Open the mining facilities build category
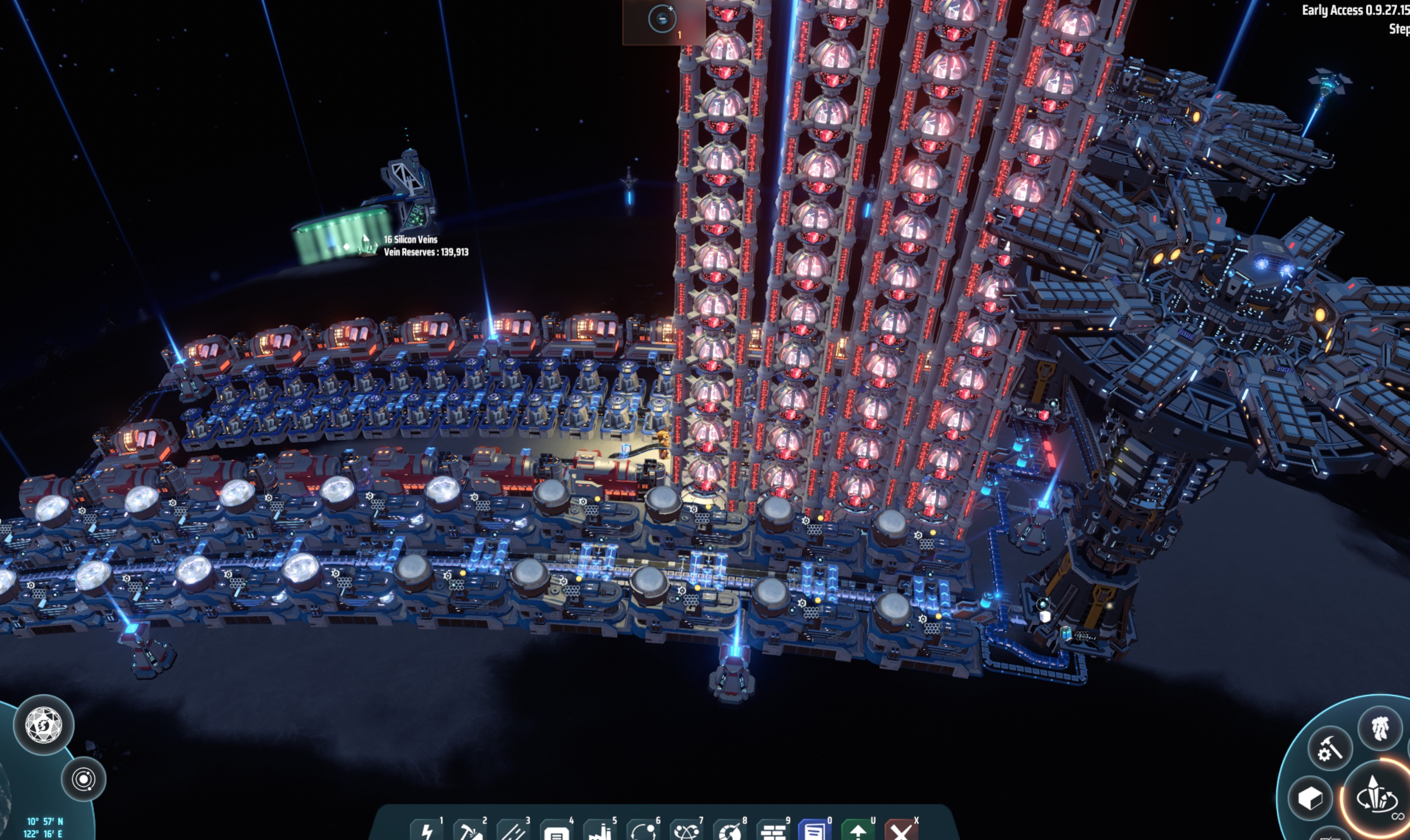This screenshot has height=840, width=1410. tap(471, 832)
